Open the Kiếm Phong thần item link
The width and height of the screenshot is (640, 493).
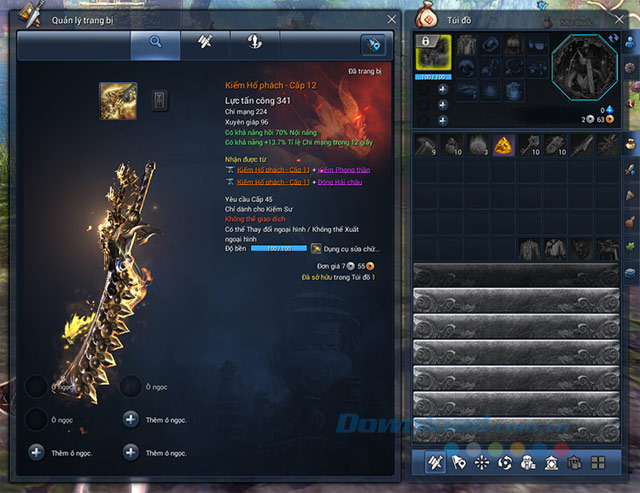345,171
